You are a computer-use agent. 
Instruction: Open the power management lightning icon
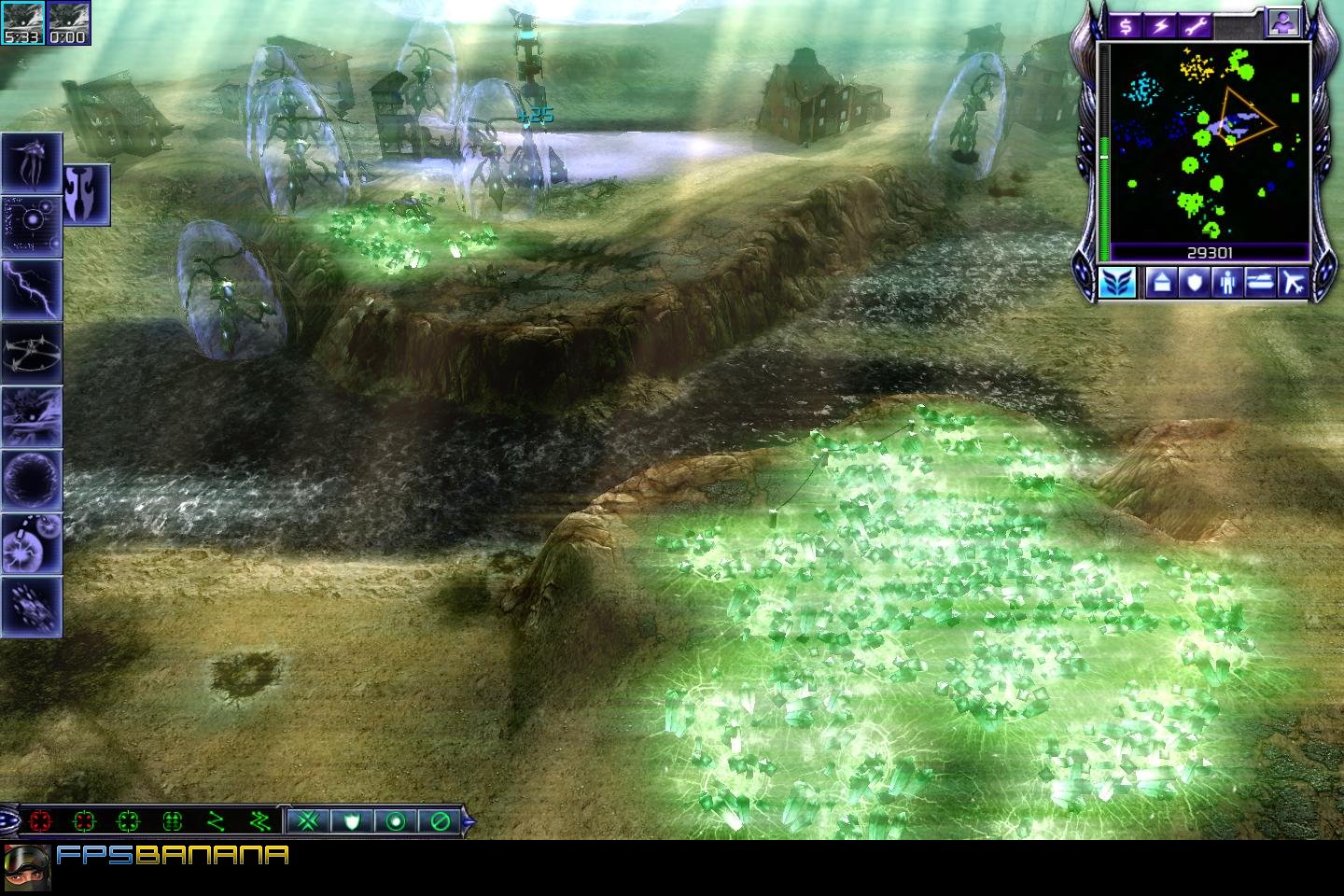1162,25
